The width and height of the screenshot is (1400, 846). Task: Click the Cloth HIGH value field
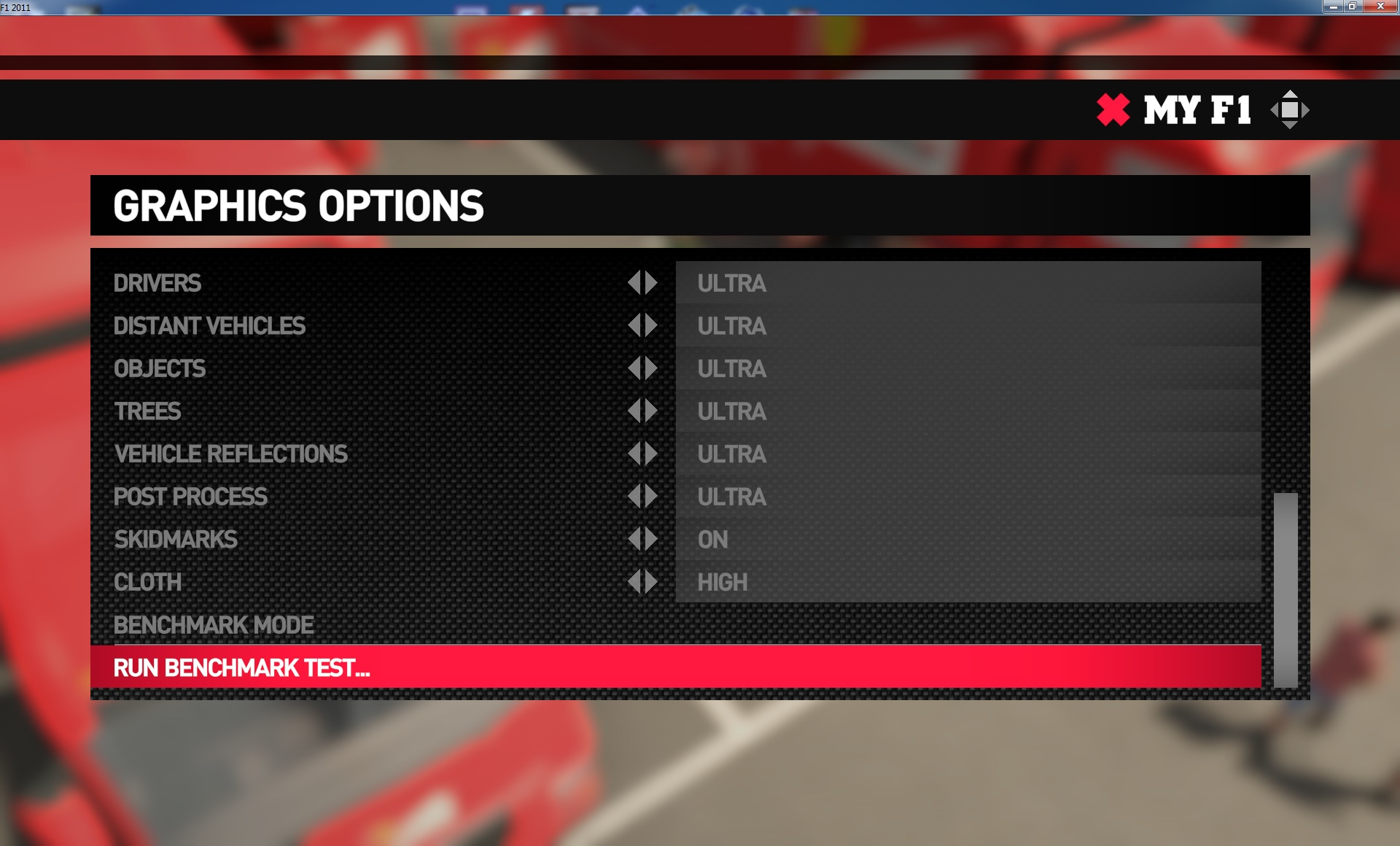pyautogui.click(x=968, y=582)
